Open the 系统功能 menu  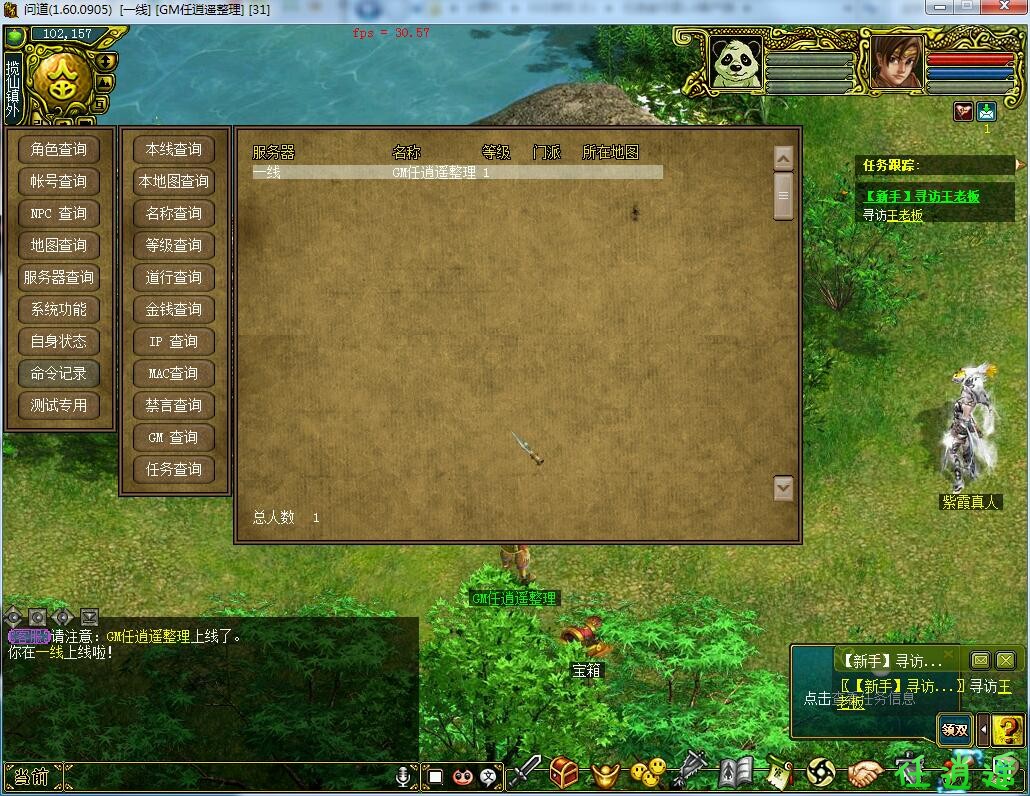coord(59,310)
